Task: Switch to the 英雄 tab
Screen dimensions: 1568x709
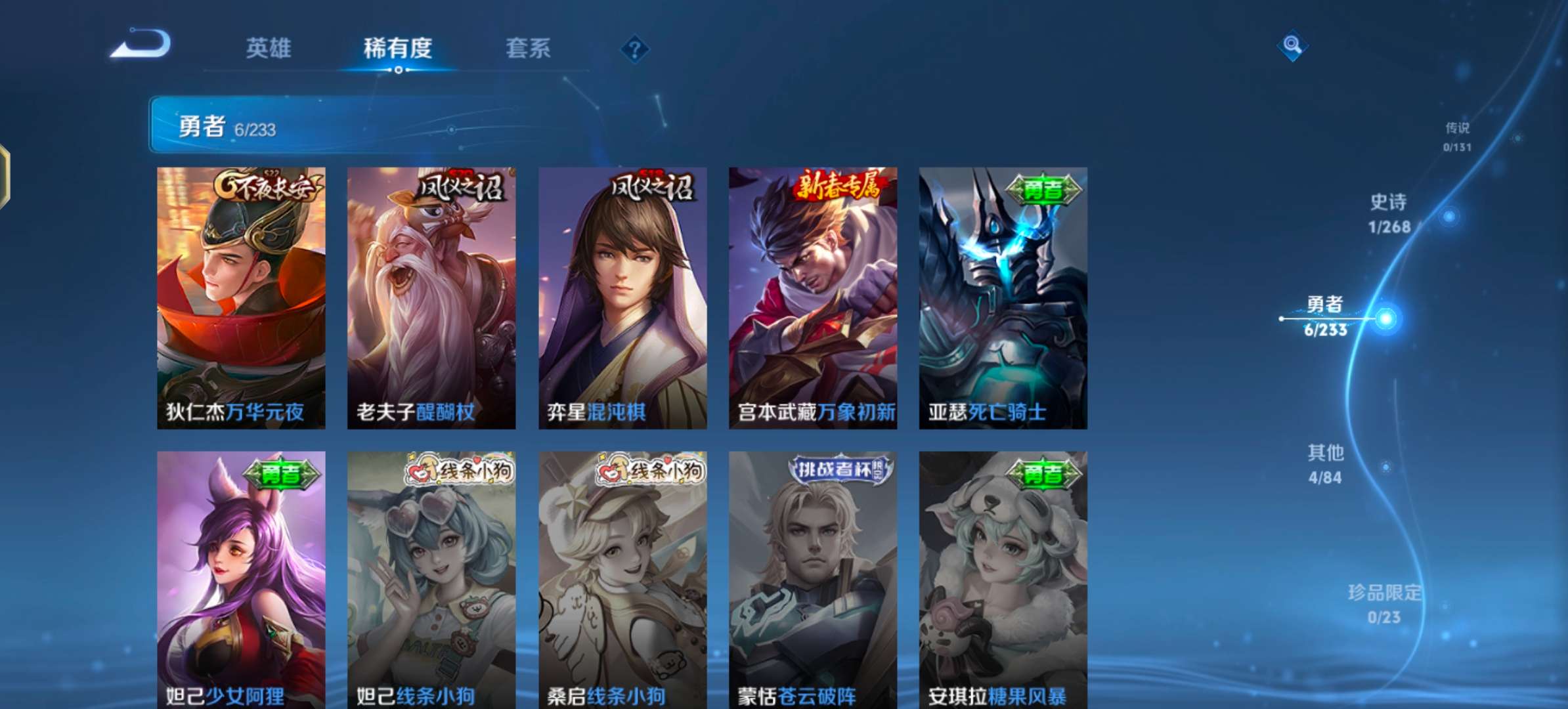Action: pyautogui.click(x=269, y=49)
